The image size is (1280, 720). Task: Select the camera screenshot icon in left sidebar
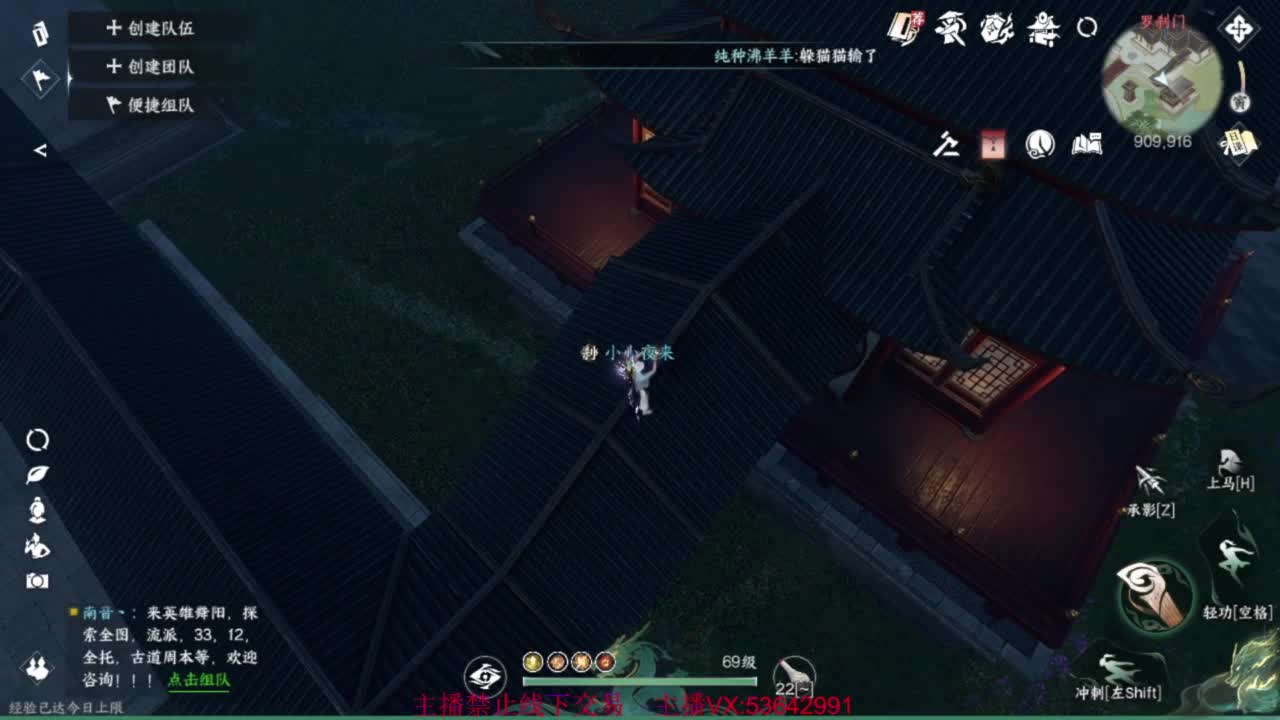38,580
